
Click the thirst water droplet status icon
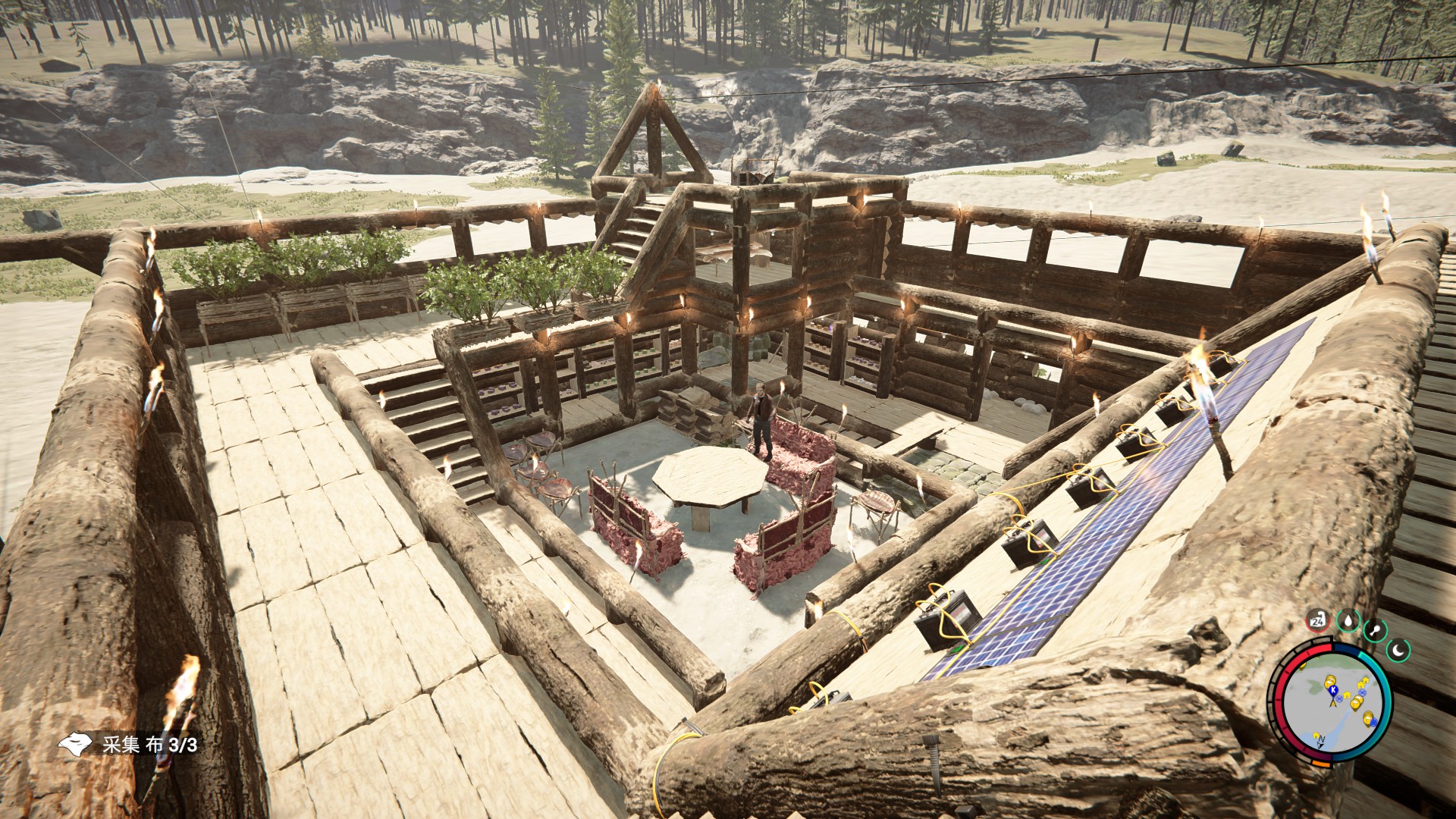pyautogui.click(x=1348, y=621)
